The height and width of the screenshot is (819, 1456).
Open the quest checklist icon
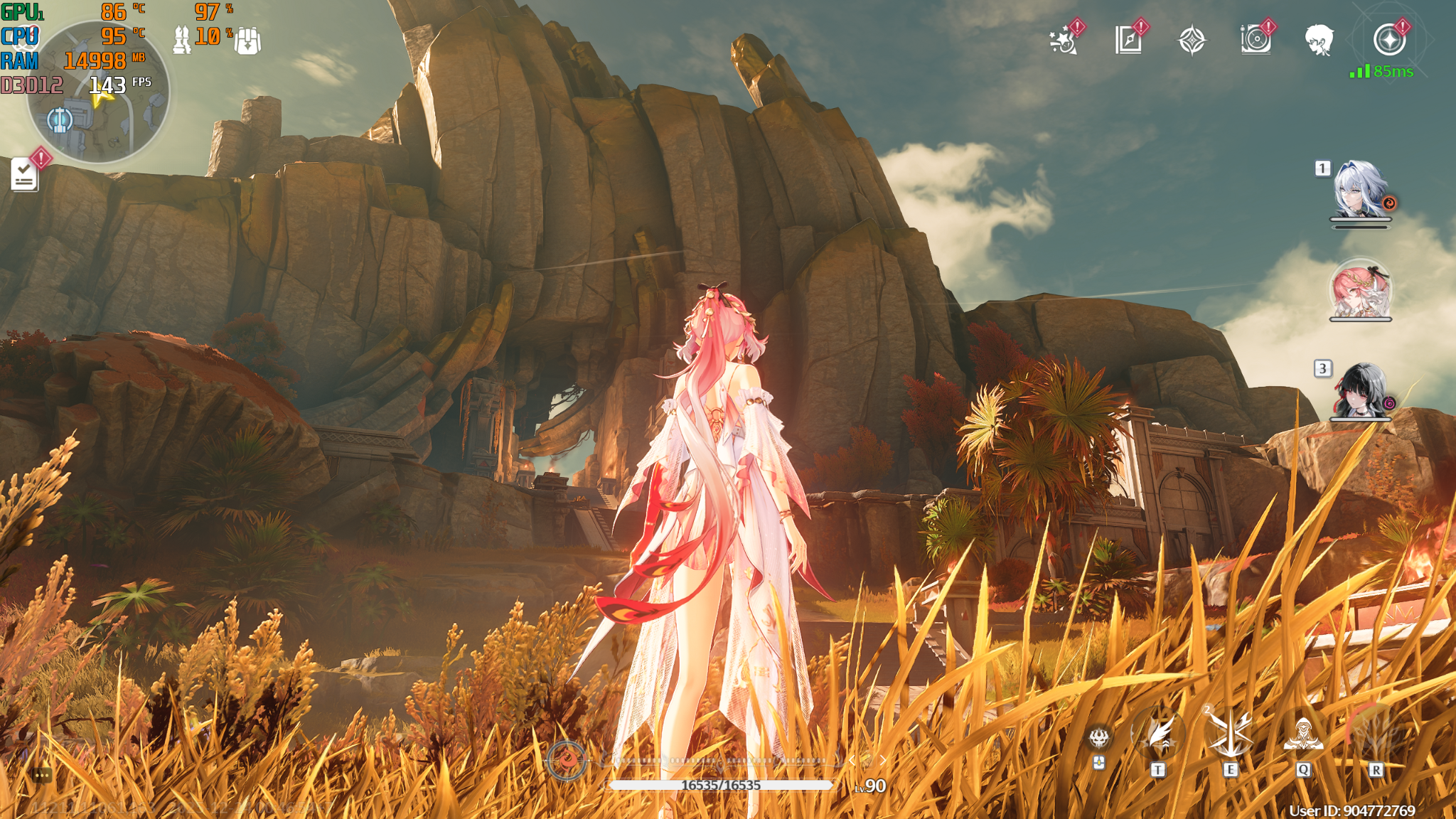[25, 174]
